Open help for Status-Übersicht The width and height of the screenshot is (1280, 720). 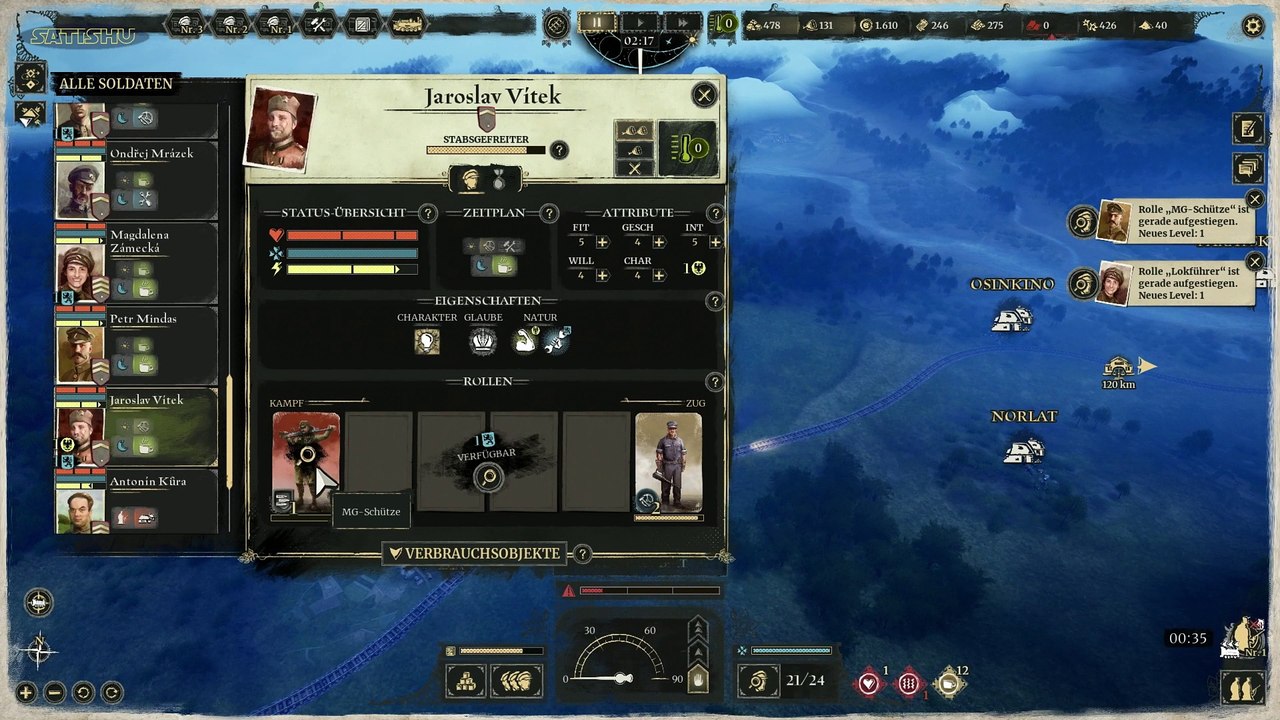(x=428, y=213)
